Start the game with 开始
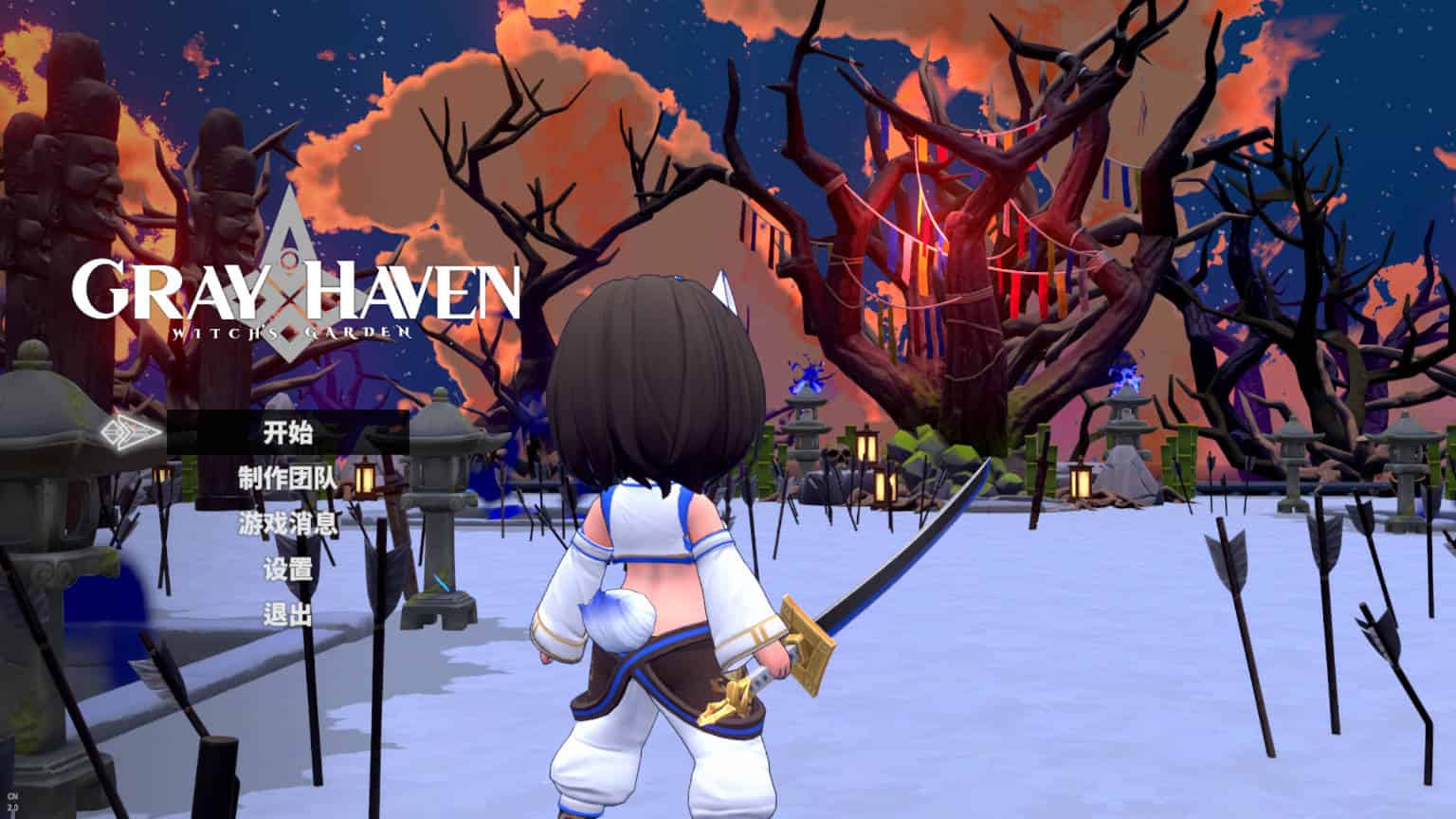This screenshot has width=1456, height=819. [287, 433]
